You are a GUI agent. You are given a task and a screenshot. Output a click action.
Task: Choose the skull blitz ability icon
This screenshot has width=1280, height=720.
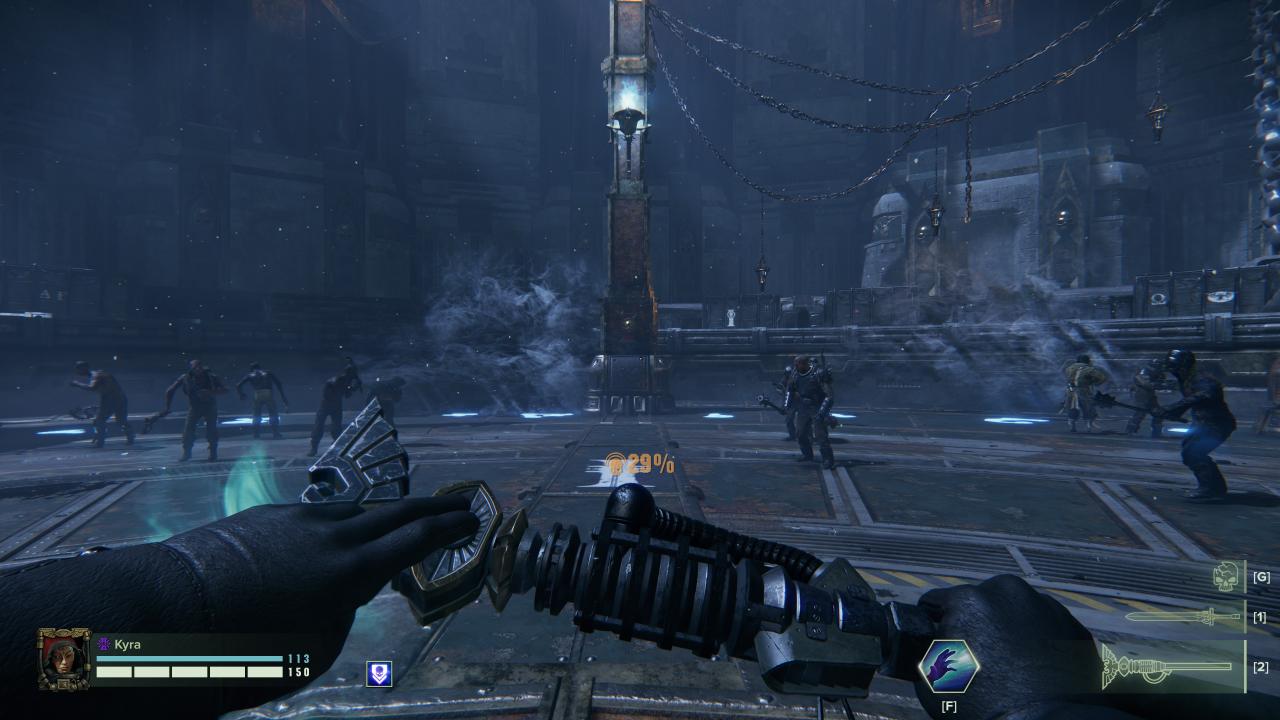[1226, 576]
